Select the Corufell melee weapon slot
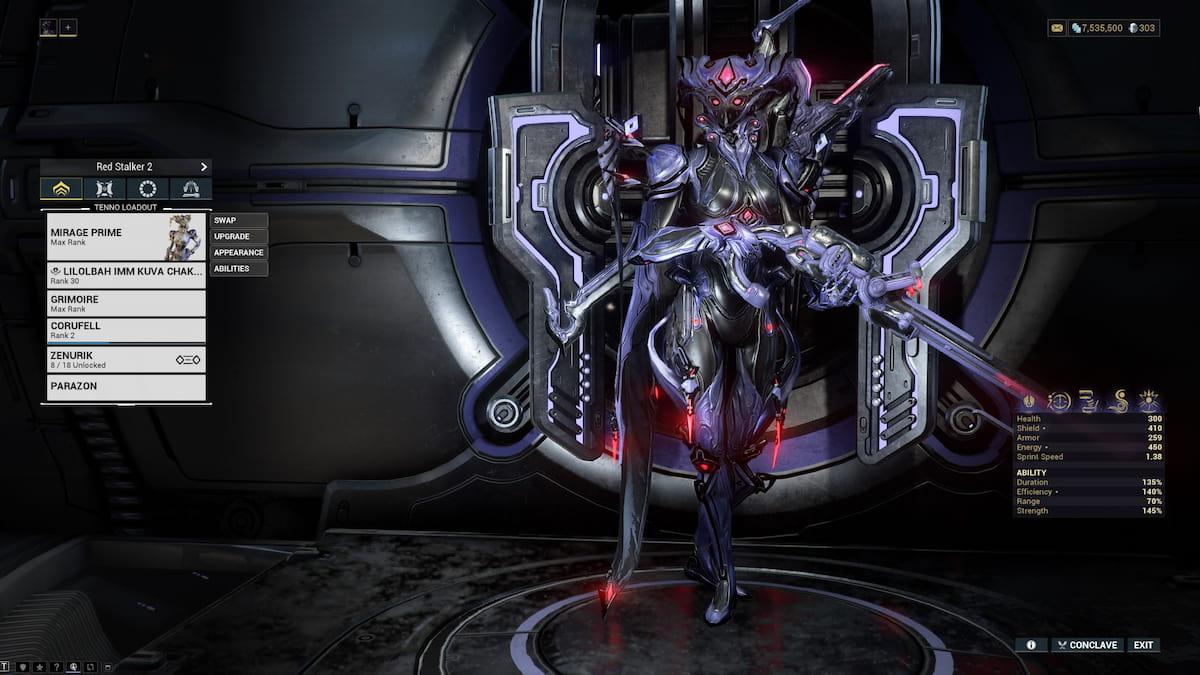 point(126,330)
